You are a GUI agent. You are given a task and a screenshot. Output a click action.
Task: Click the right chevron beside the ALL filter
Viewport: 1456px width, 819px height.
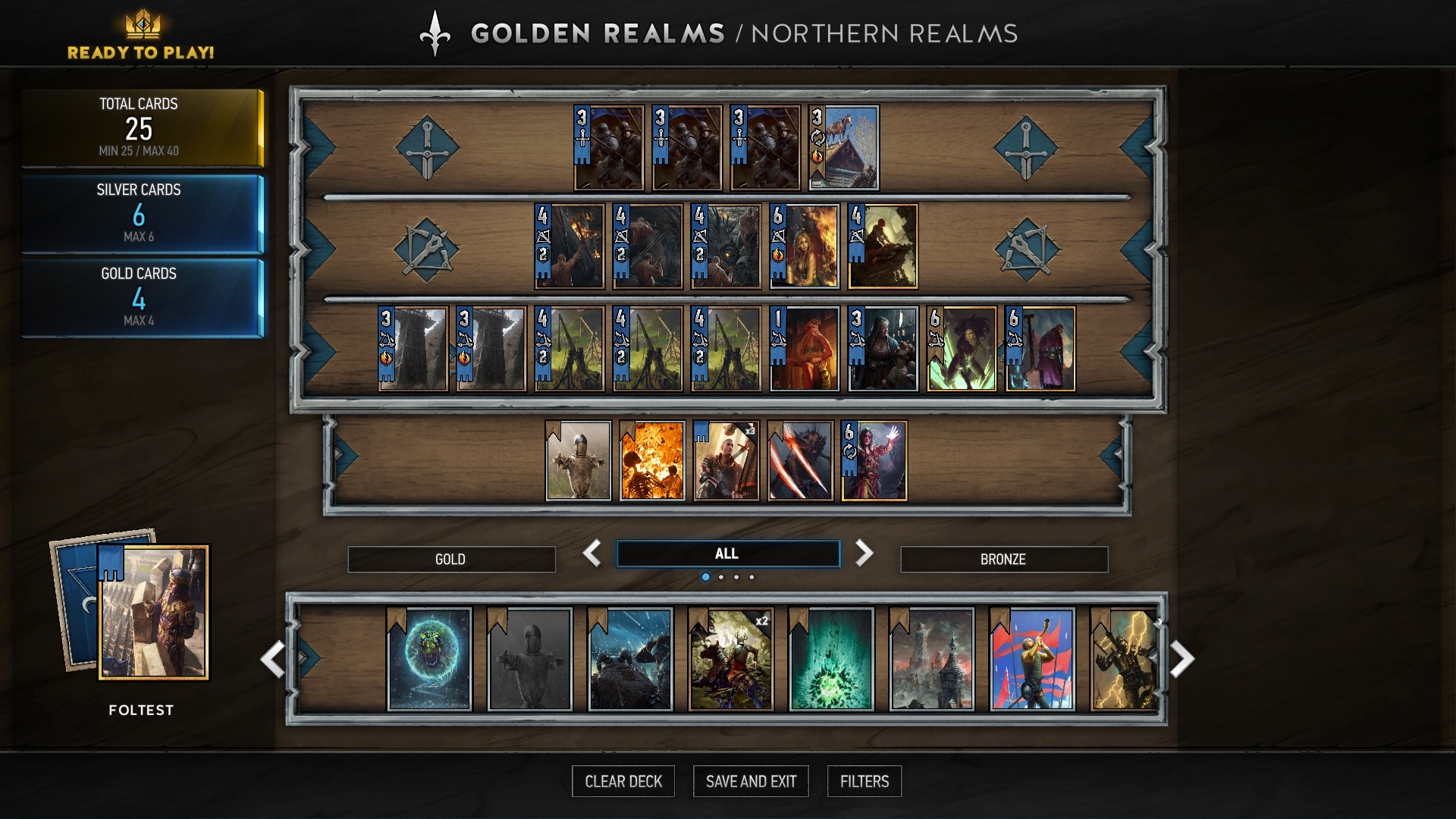pyautogui.click(x=864, y=554)
